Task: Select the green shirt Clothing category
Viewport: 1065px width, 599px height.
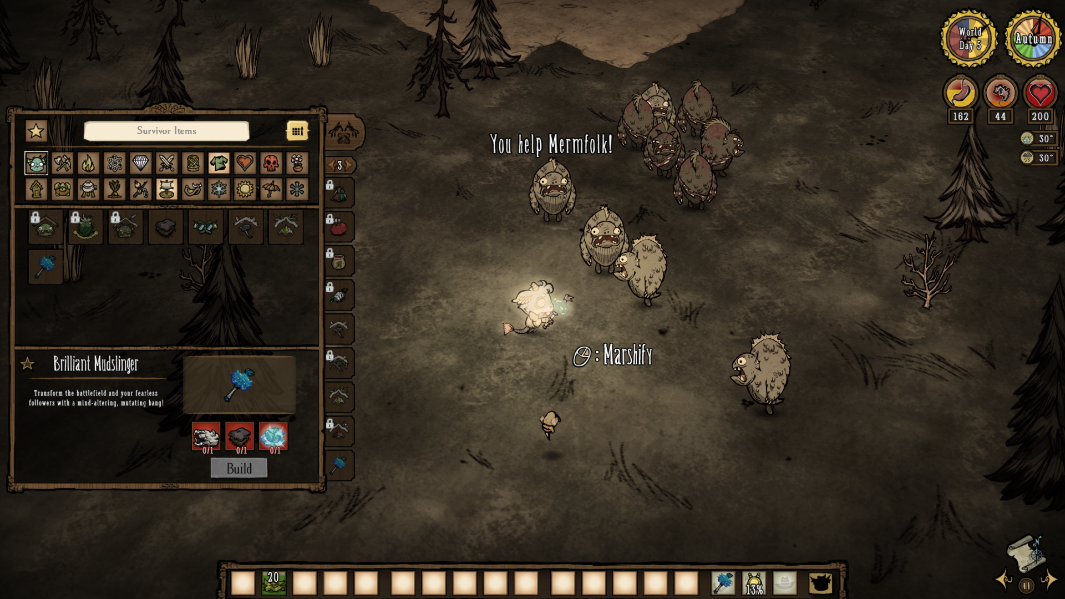Action: click(219, 163)
